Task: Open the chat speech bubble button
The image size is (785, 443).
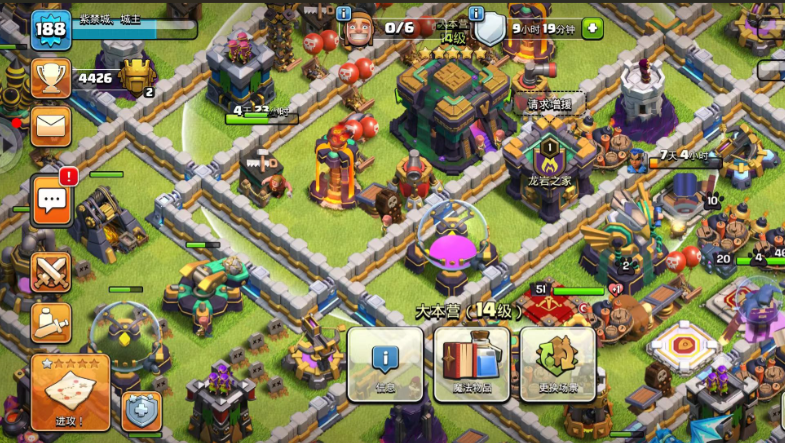Action: 50,201
